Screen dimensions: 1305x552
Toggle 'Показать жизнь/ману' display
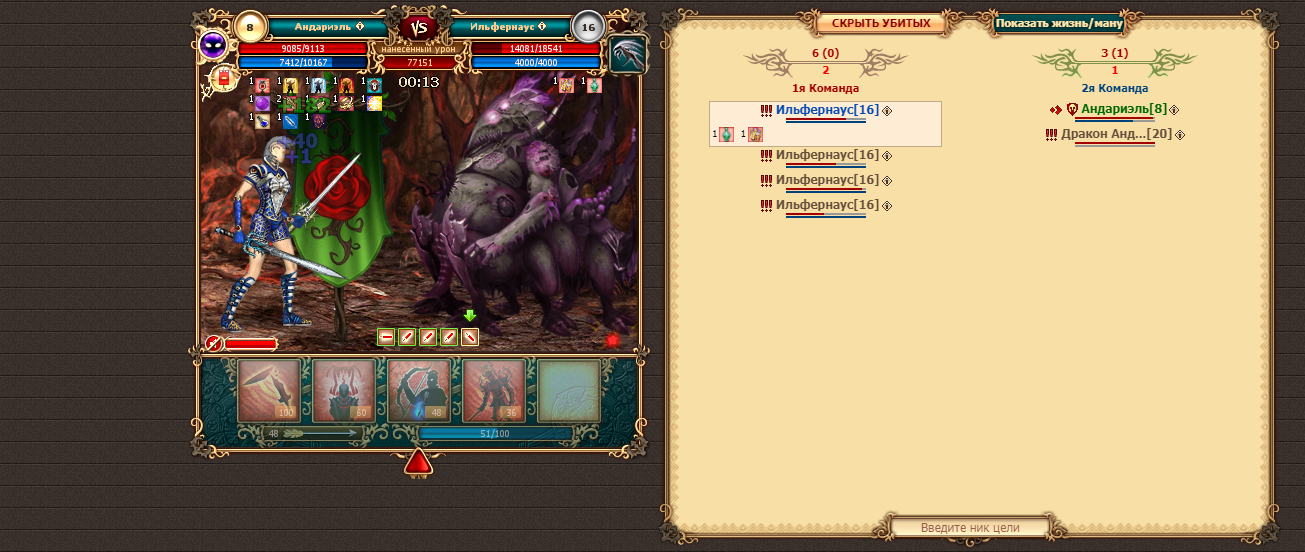[x=1059, y=23]
